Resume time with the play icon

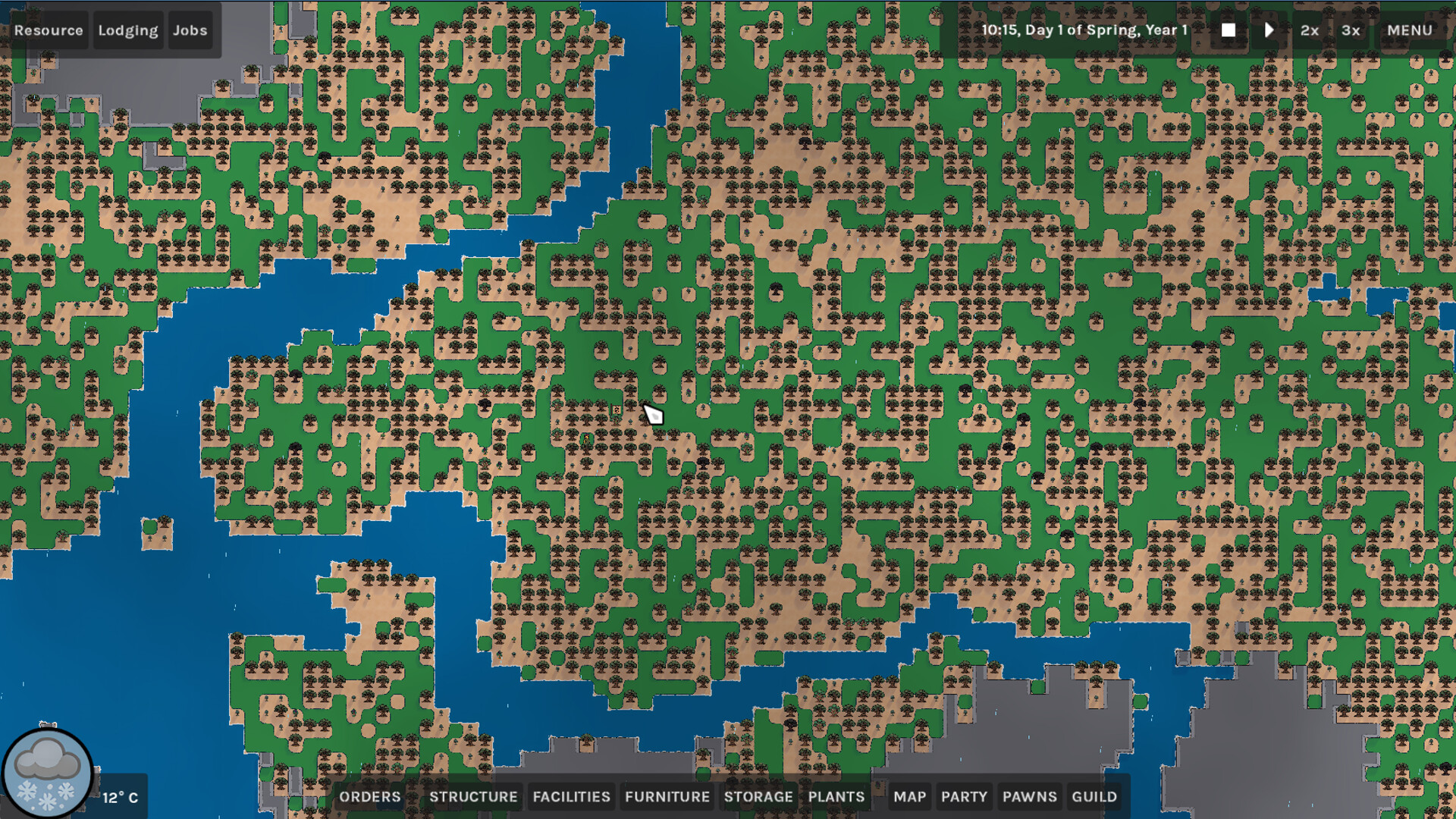tap(1269, 30)
